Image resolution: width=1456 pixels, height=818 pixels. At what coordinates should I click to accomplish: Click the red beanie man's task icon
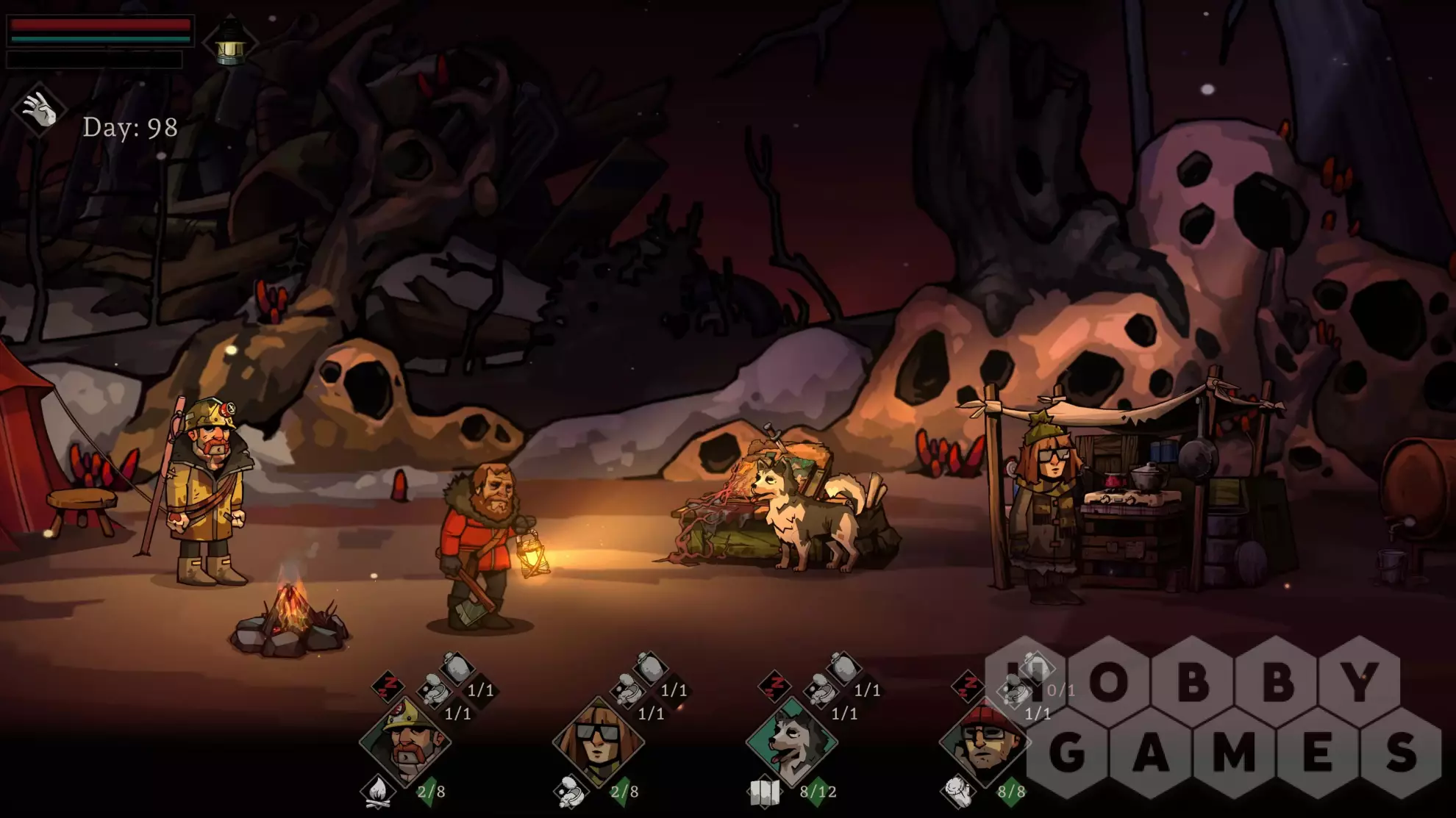957,792
